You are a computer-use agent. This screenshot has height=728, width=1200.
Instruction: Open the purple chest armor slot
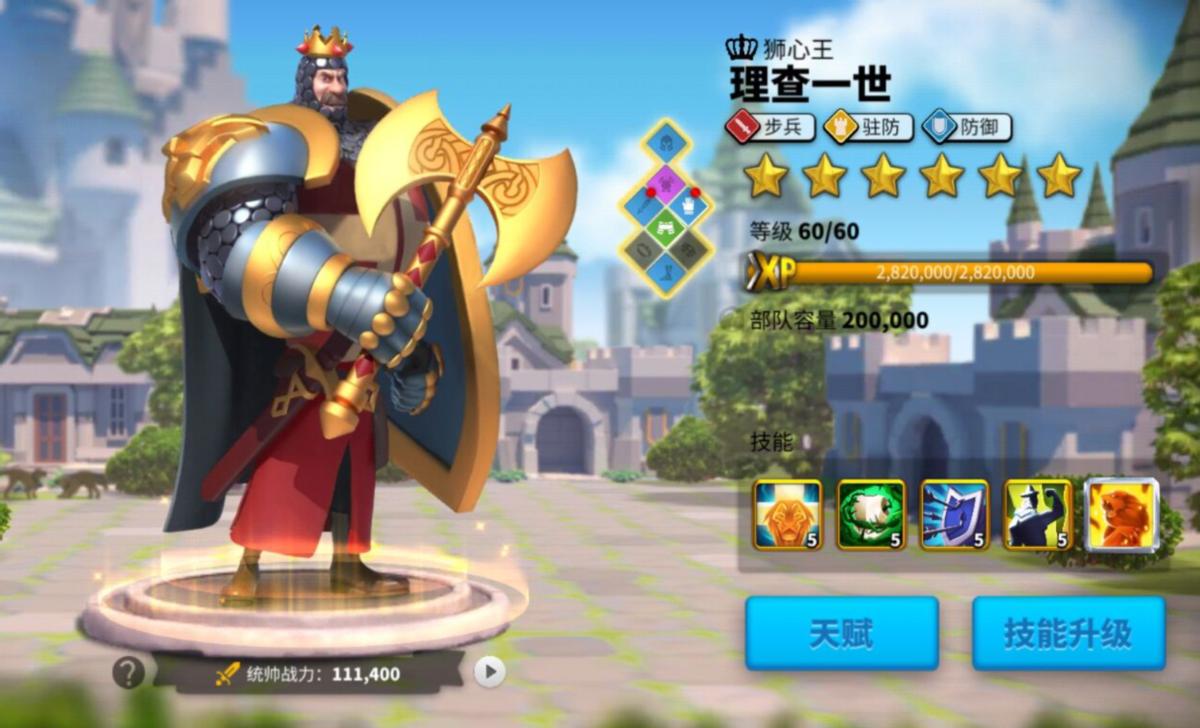tap(666, 183)
